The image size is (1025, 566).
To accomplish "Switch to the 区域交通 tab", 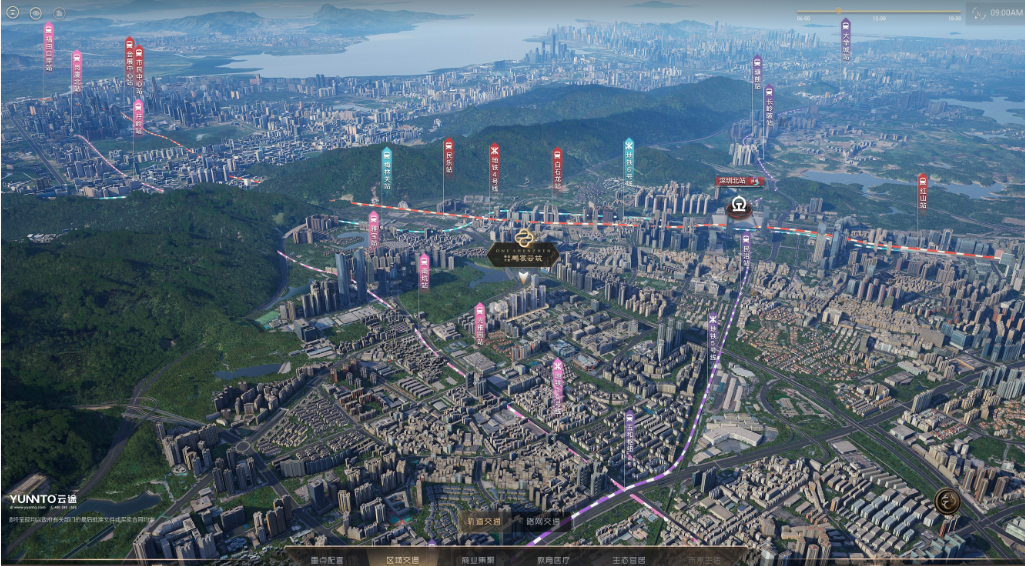I will (403, 559).
